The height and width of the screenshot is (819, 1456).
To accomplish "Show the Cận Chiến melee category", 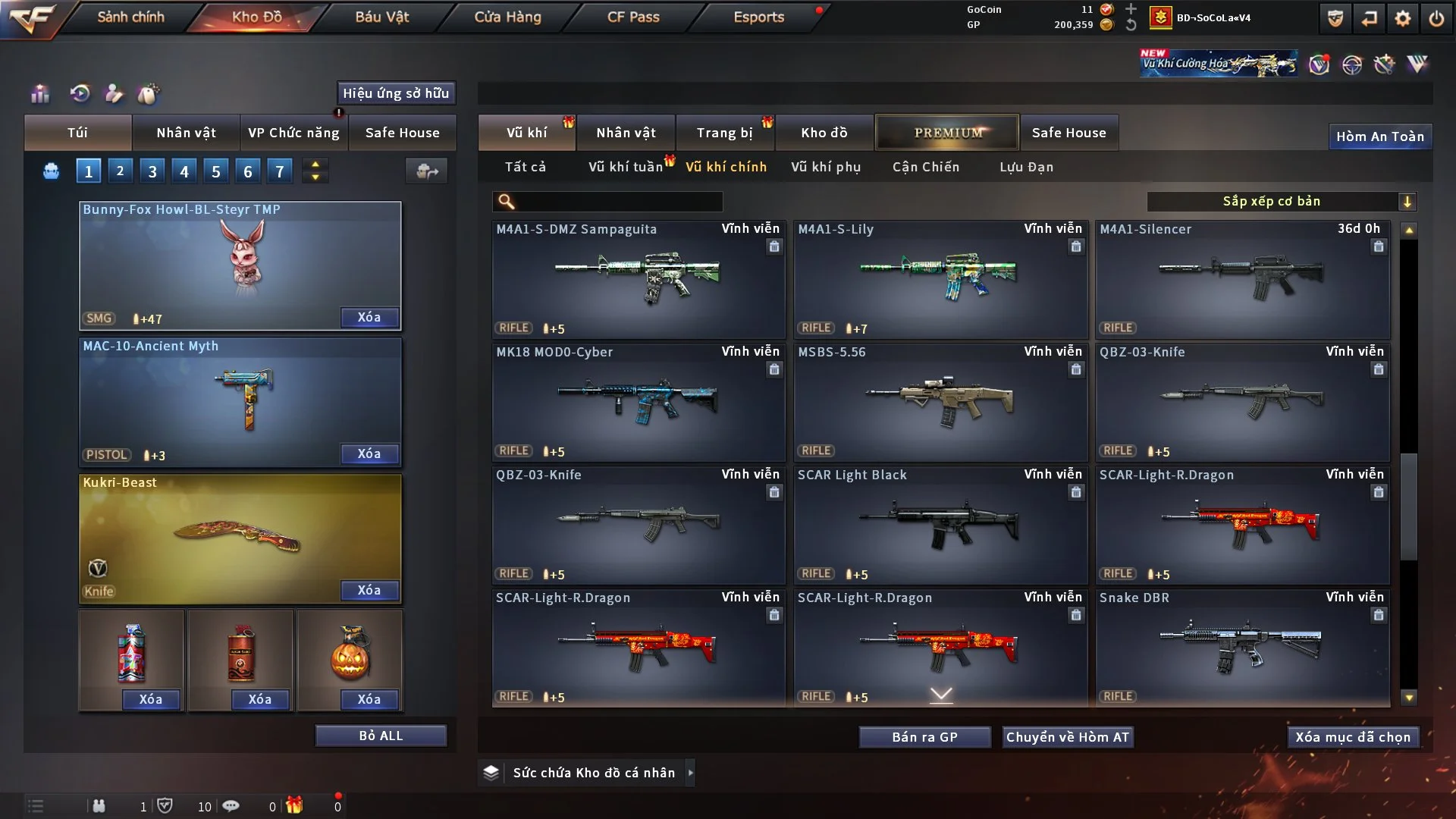I will 926,167.
